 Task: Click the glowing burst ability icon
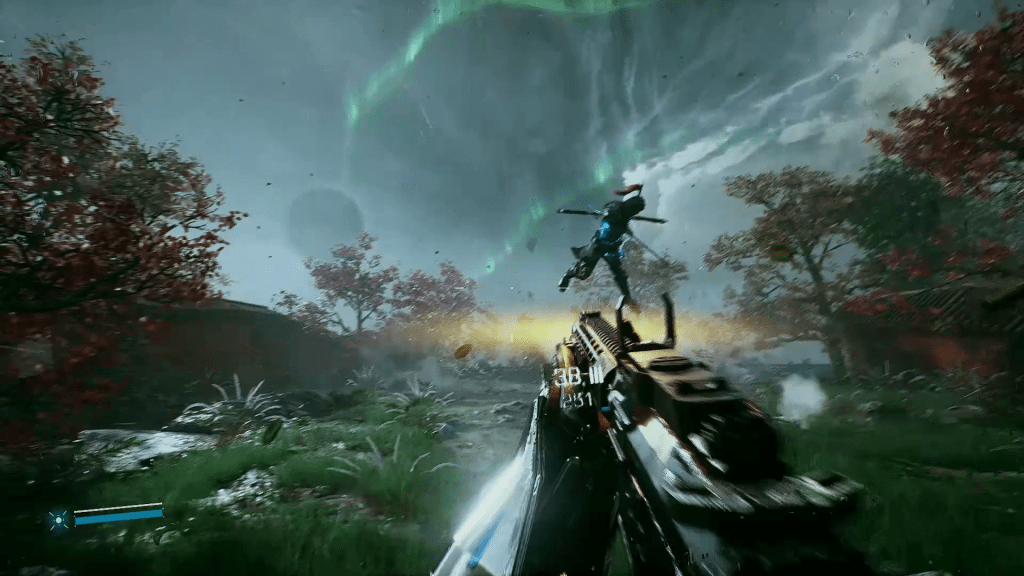point(59,518)
